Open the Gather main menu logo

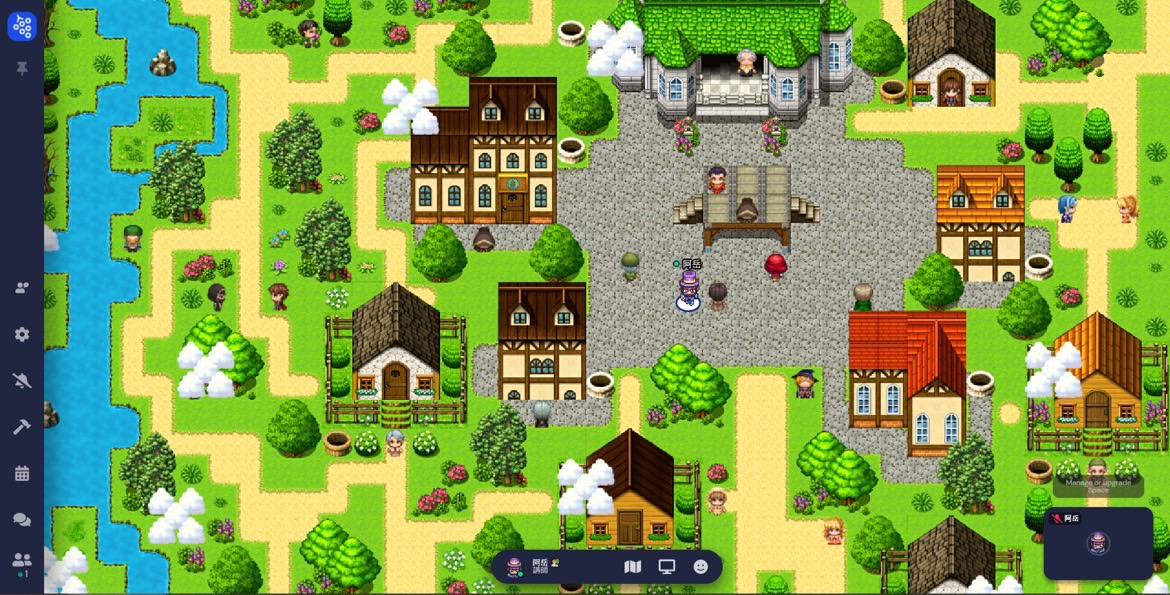coord(22,27)
